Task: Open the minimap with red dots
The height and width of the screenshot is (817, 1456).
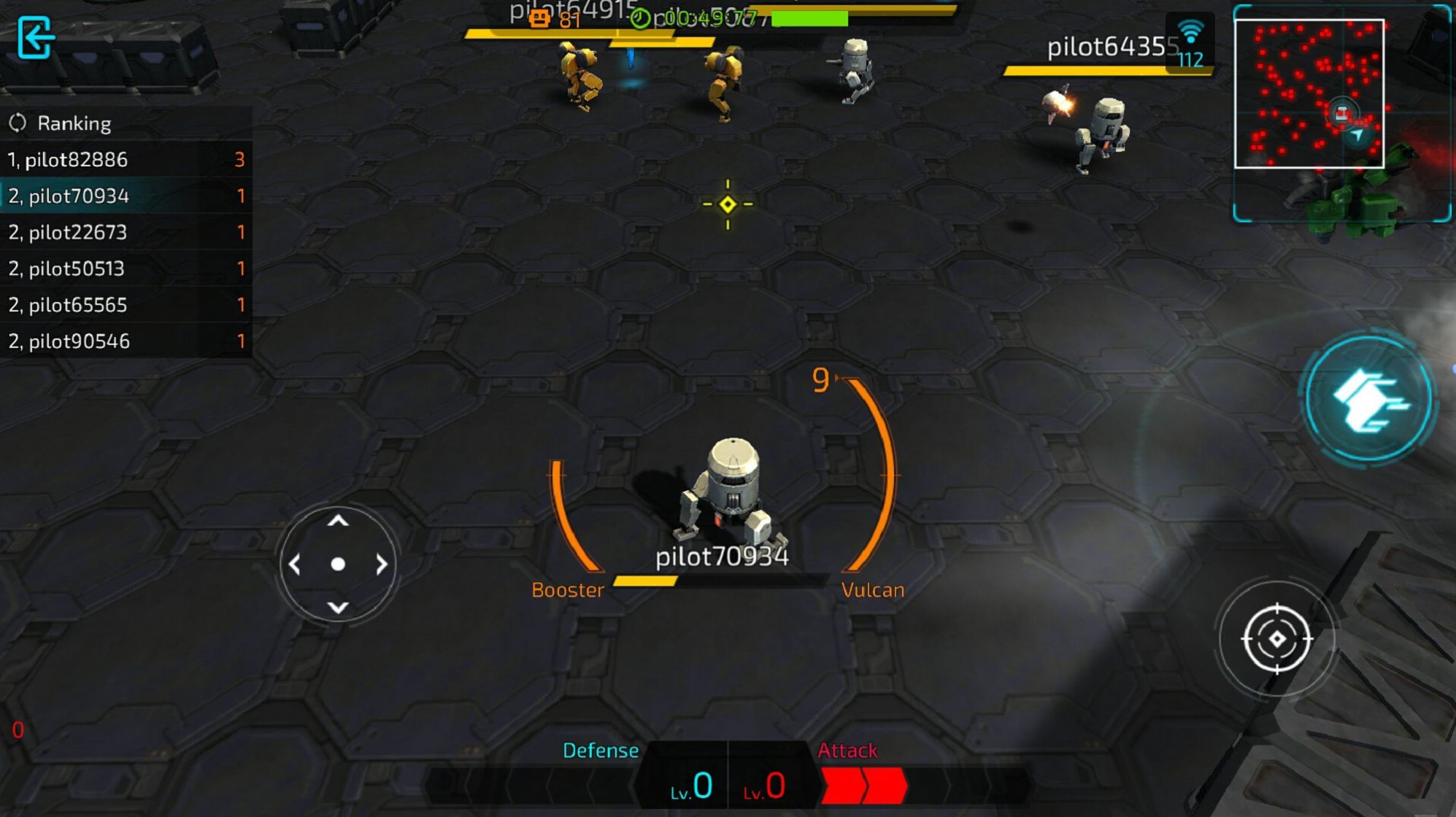Action: pyautogui.click(x=1309, y=93)
